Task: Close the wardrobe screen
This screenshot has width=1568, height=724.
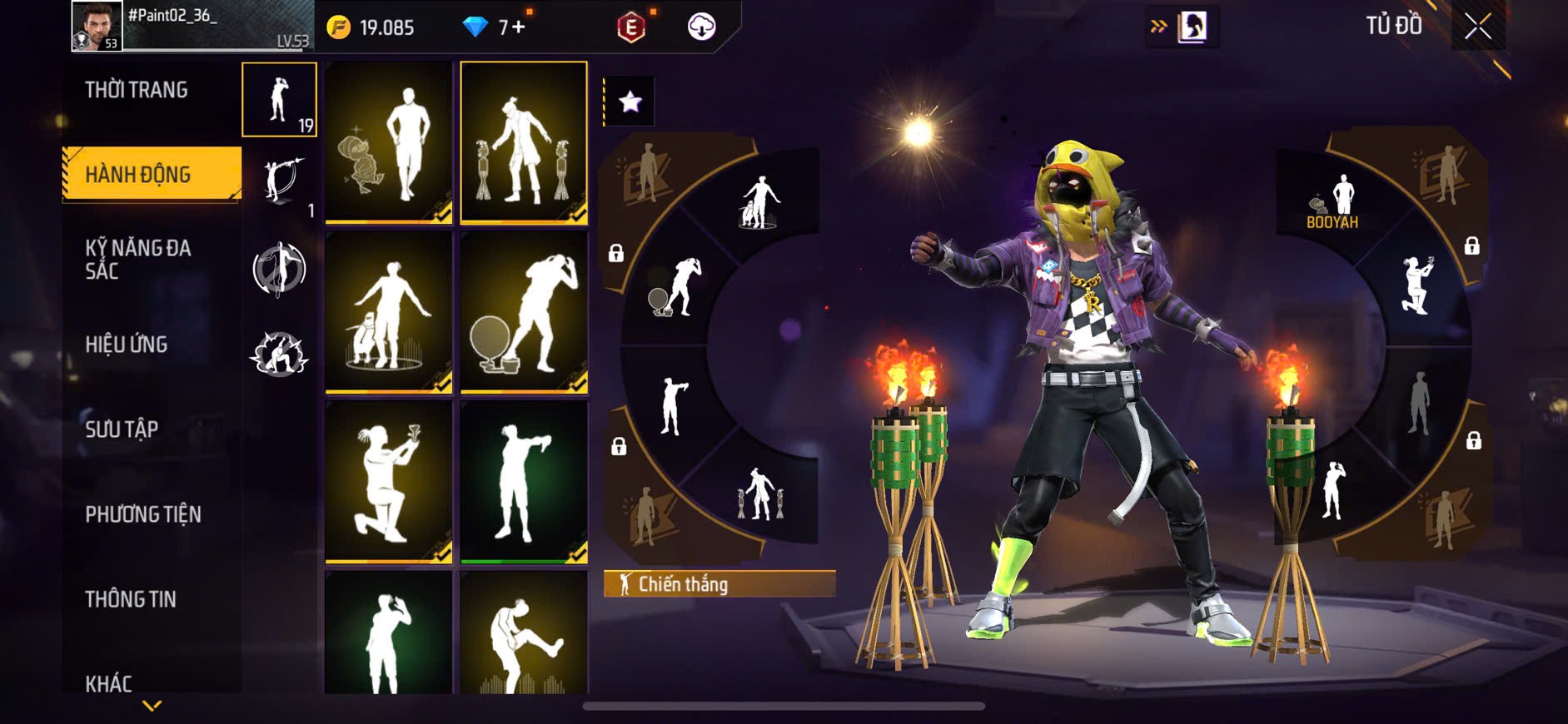Action: [x=1477, y=27]
